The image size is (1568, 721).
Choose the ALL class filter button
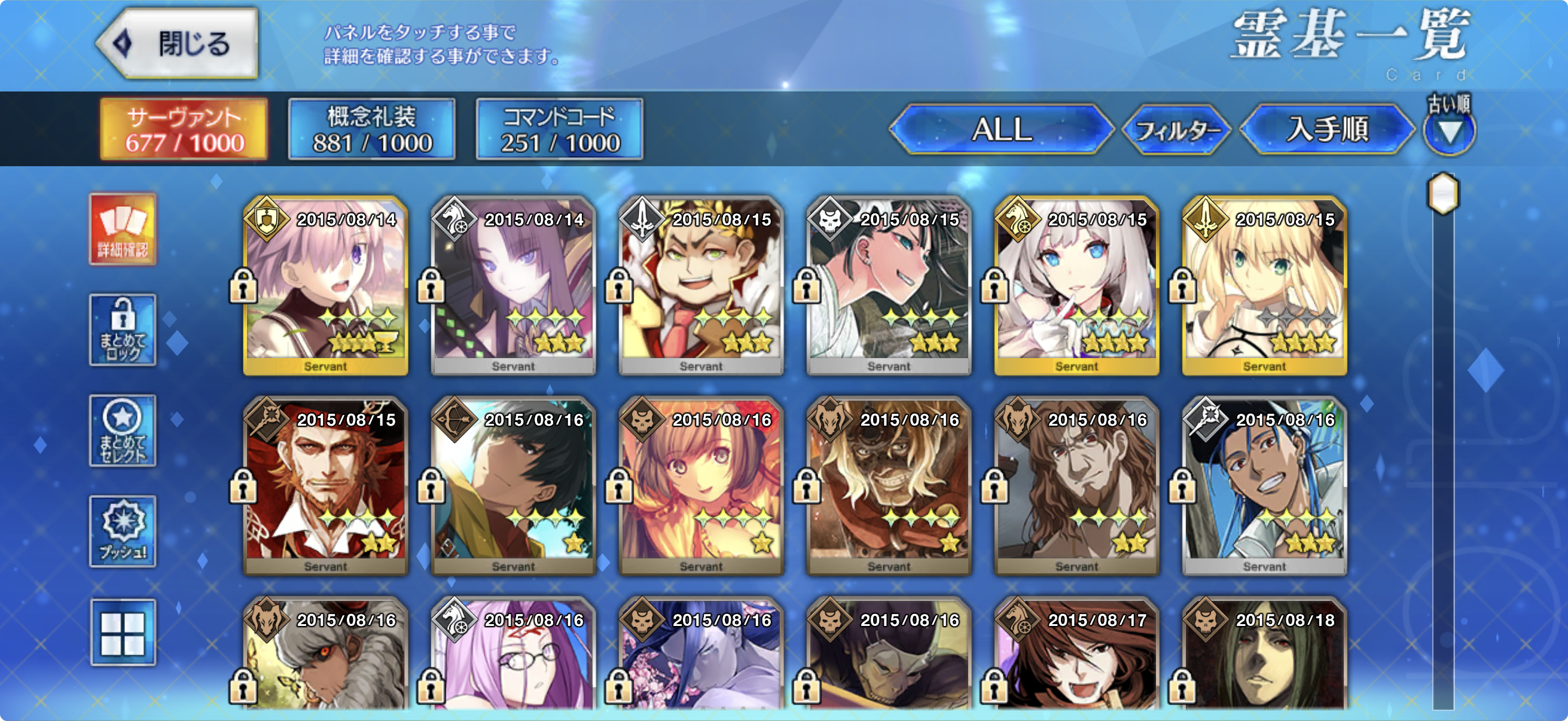point(1001,129)
